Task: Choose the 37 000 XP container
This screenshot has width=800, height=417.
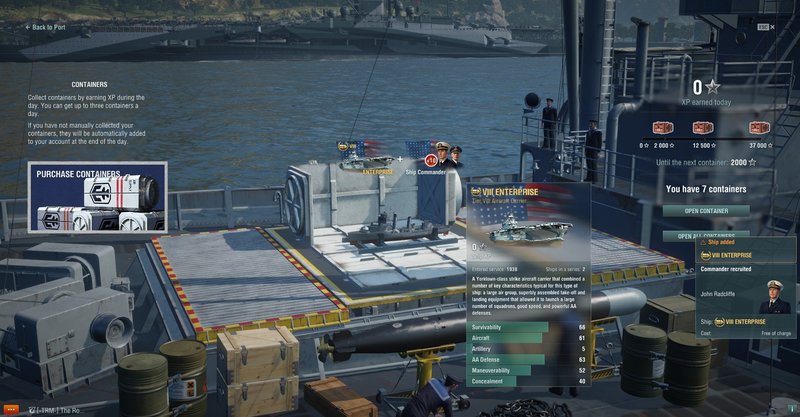Action: (759, 128)
